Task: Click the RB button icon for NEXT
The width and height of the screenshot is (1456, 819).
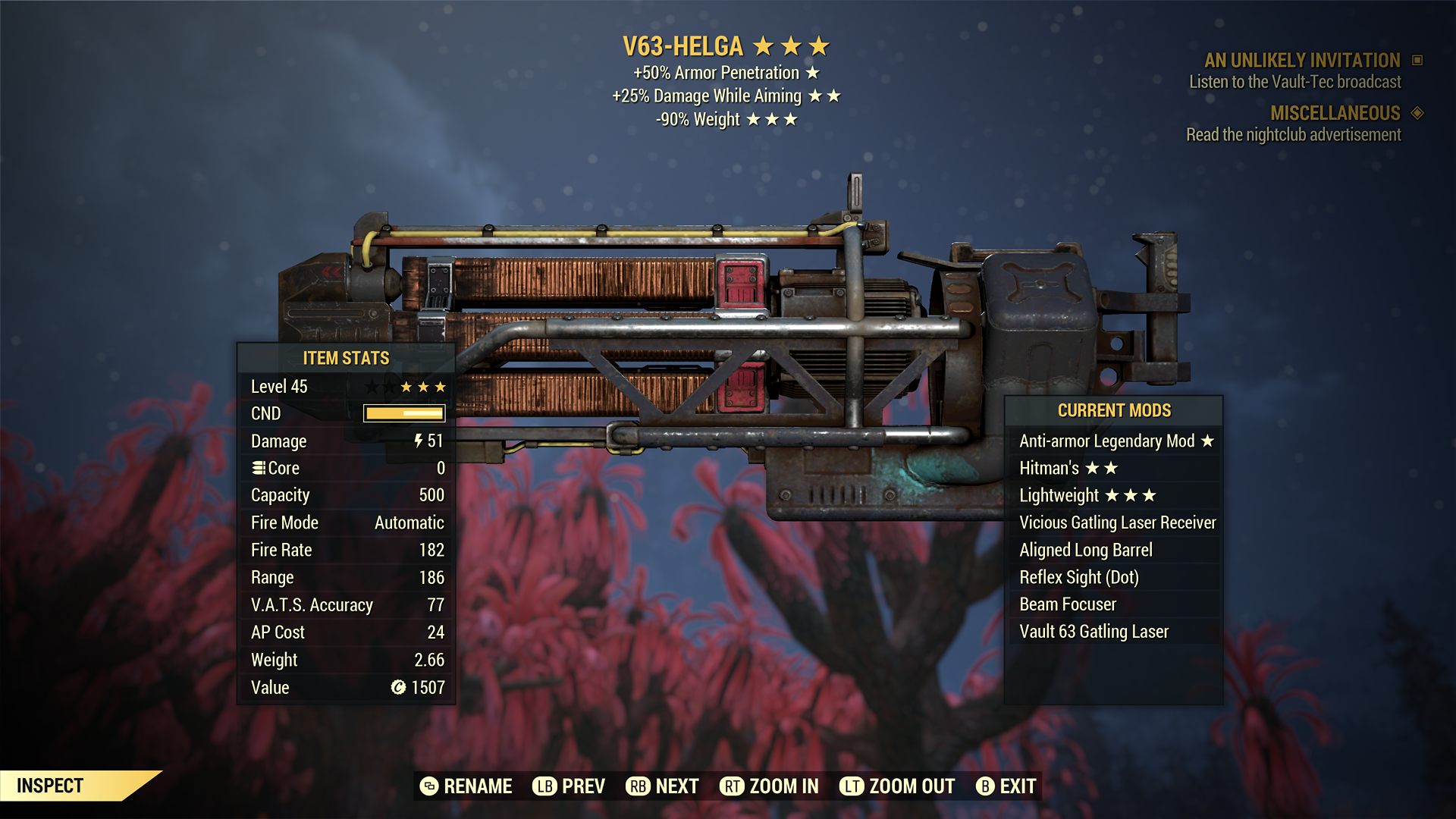Action: tap(637, 786)
